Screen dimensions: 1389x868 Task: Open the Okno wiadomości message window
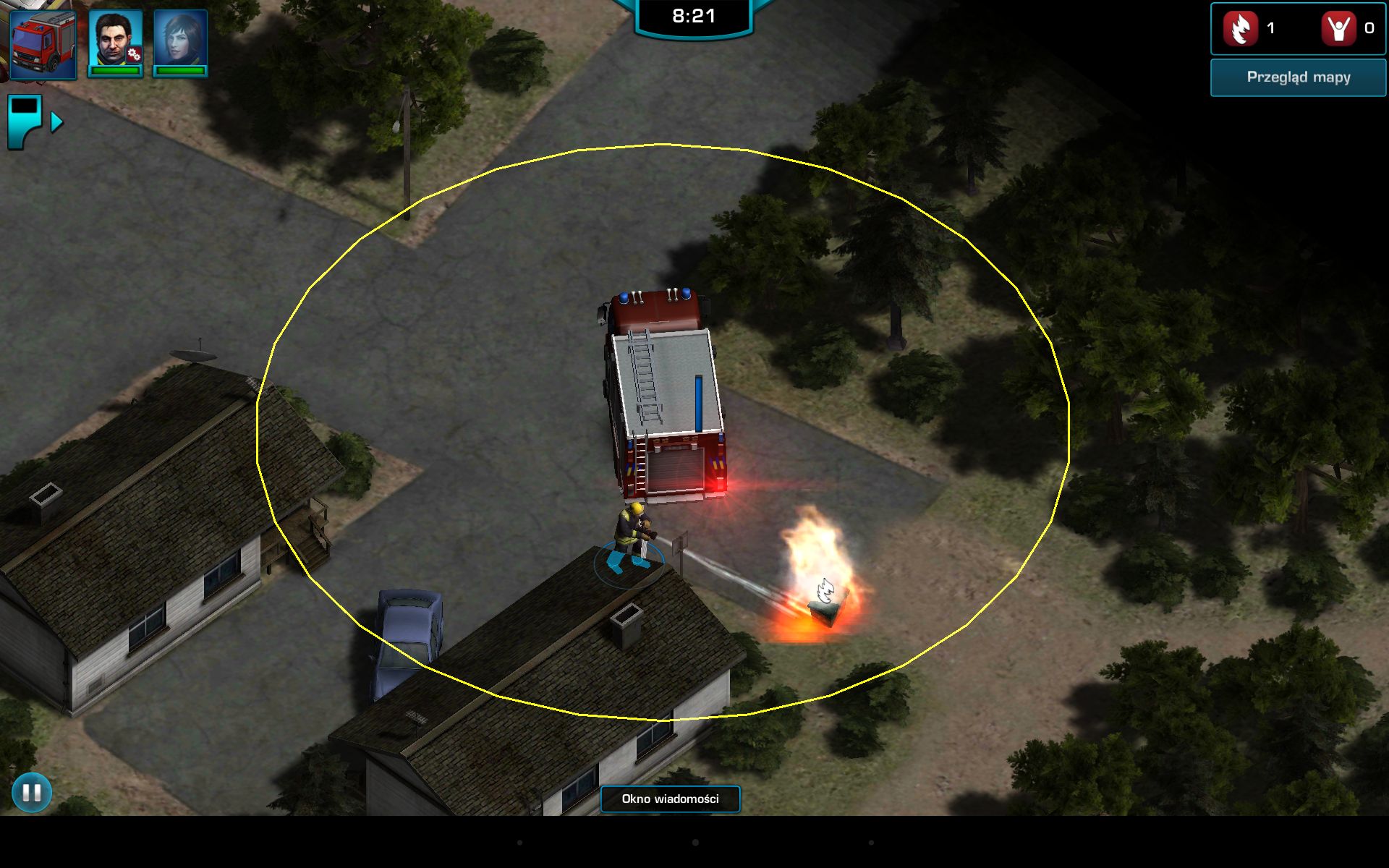(670, 799)
